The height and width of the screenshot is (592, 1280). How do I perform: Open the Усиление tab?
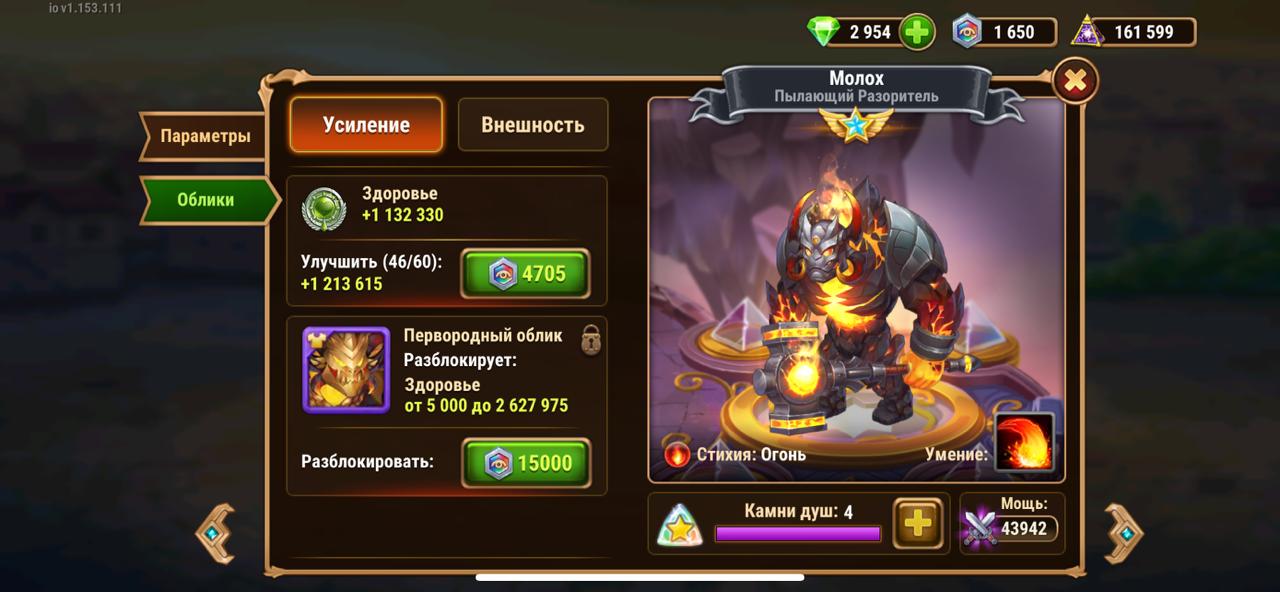coord(366,125)
